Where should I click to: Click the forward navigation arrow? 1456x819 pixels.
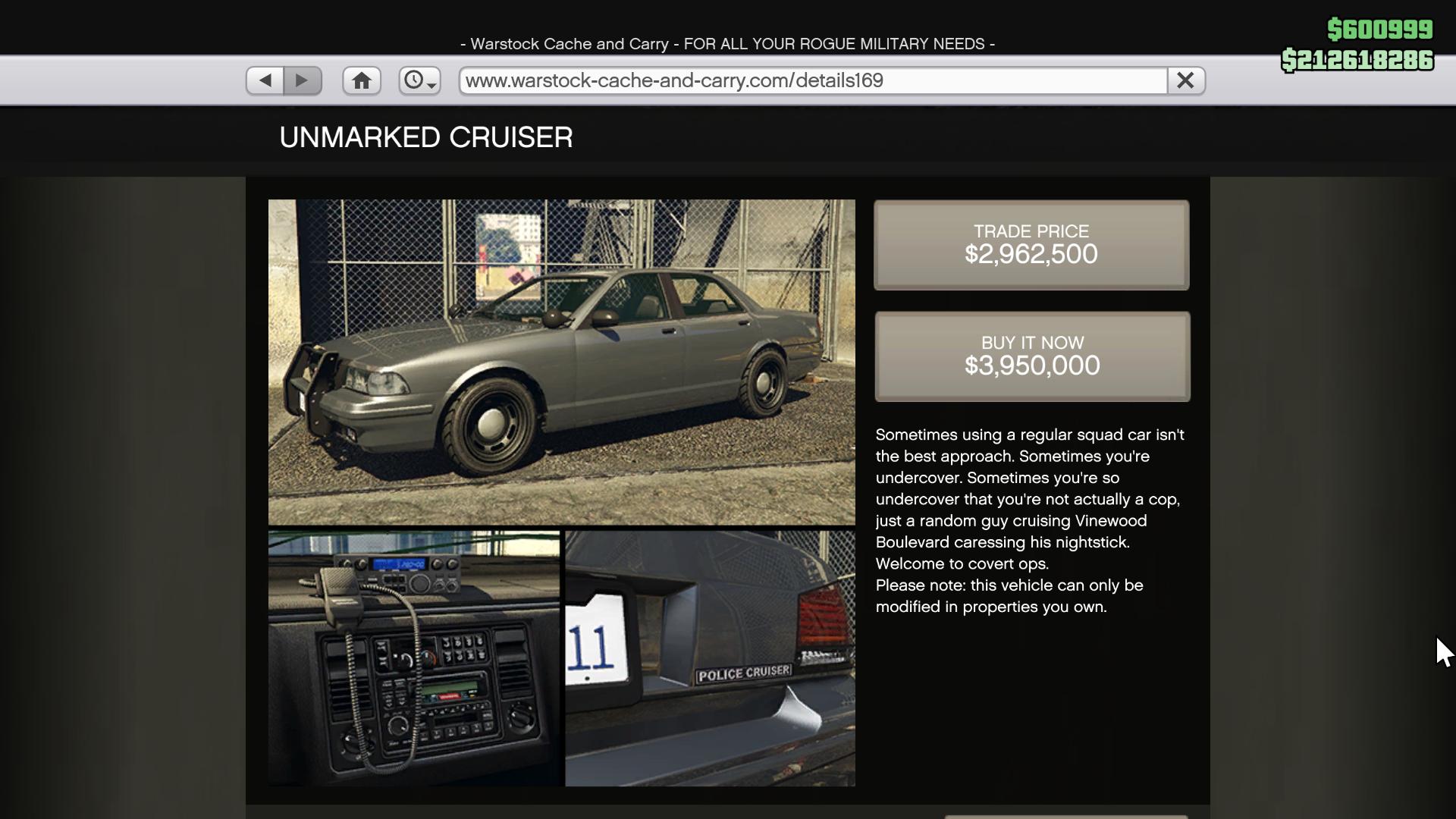[x=303, y=80]
